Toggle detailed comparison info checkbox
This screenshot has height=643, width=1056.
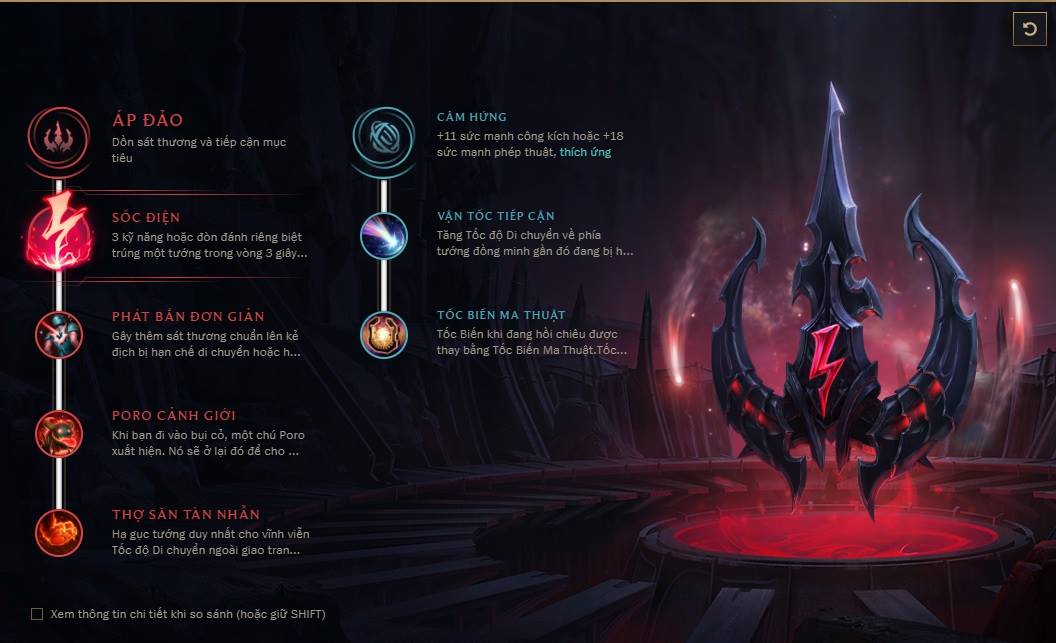pos(37,614)
